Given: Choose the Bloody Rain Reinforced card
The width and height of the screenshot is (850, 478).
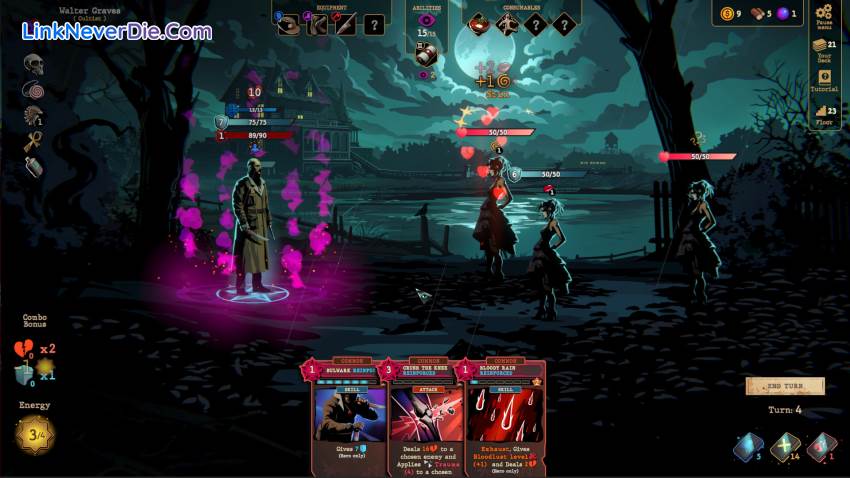Looking at the screenshot, I should coord(503,410).
